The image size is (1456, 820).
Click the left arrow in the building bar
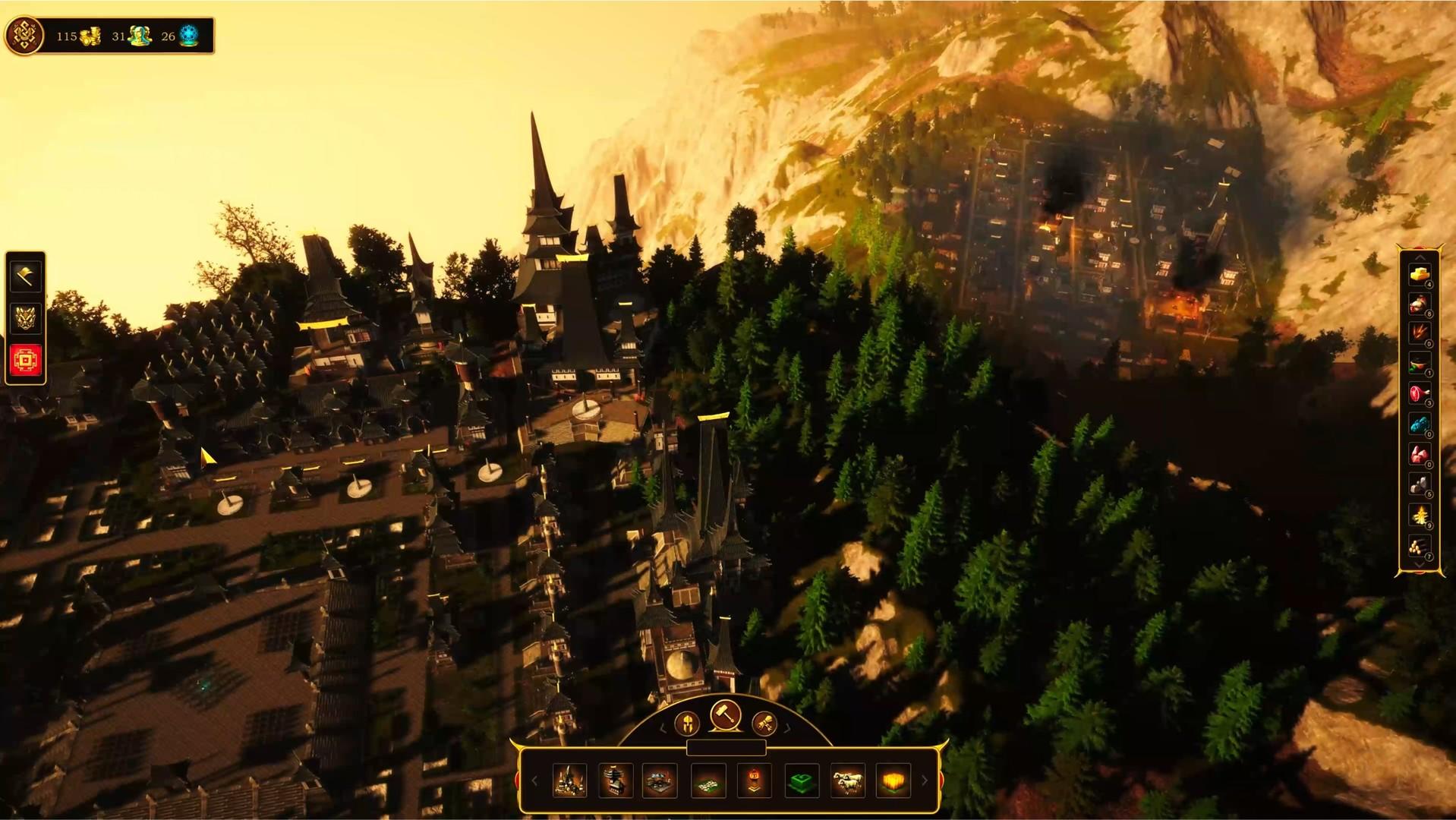click(x=535, y=780)
